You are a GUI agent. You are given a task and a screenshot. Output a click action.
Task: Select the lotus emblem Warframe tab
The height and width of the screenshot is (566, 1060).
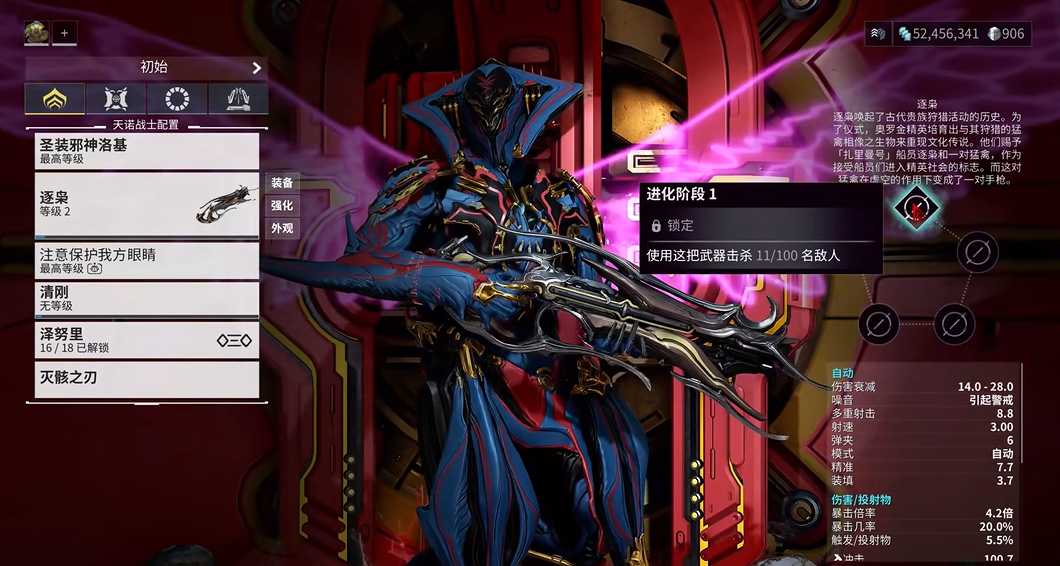[x=54, y=98]
